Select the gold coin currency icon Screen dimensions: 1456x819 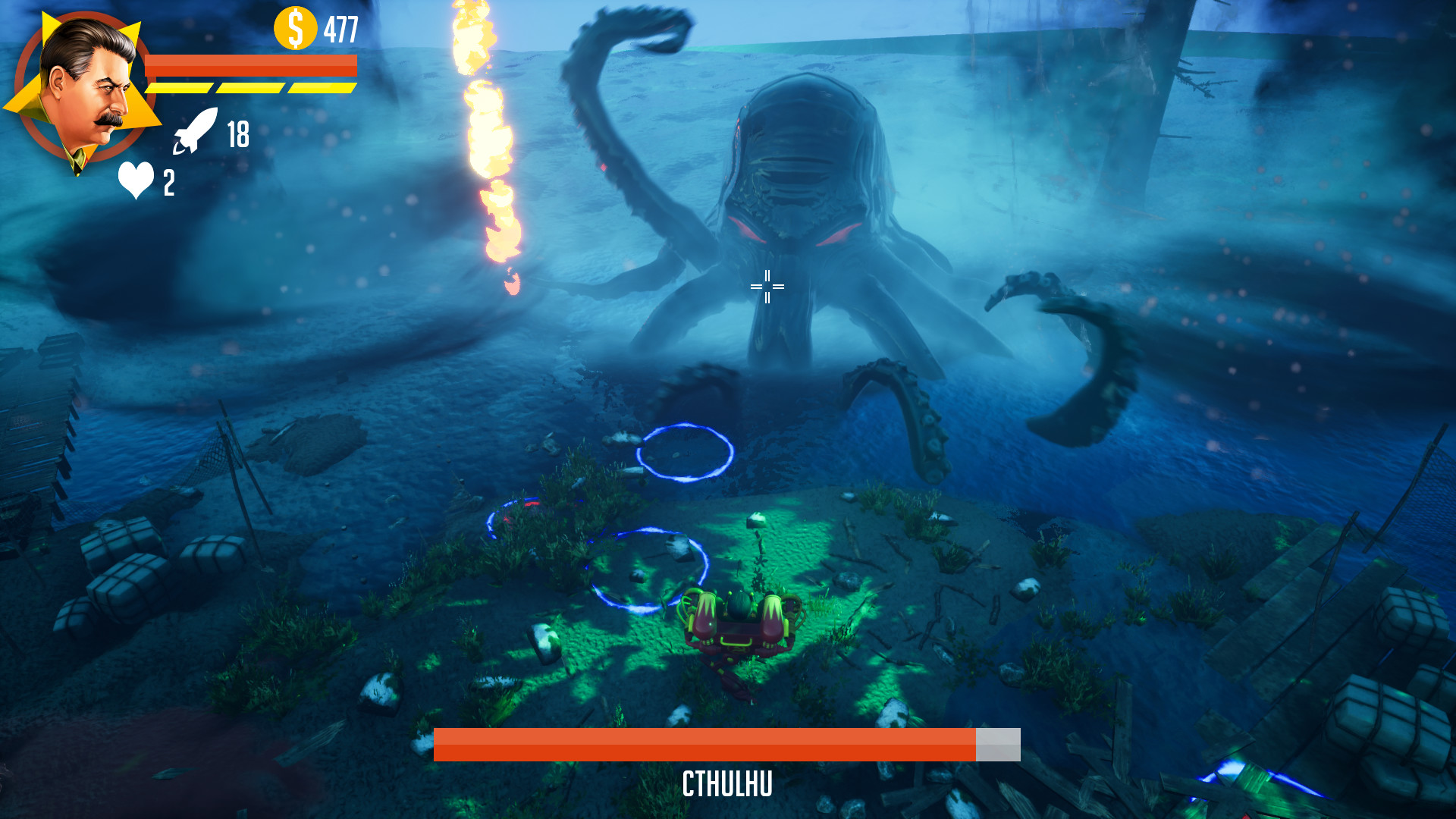[x=295, y=29]
